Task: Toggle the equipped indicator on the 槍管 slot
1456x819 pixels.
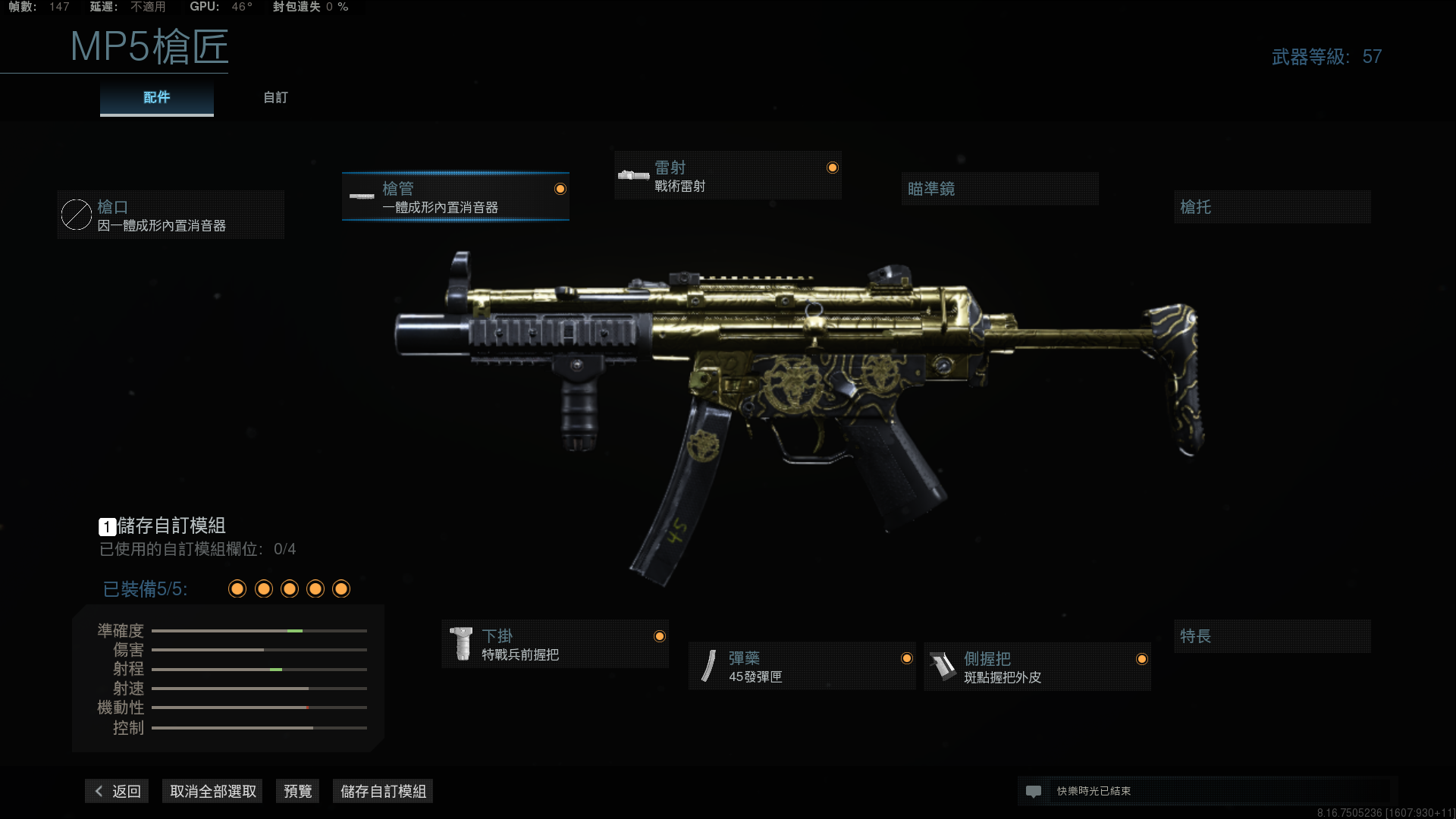Action: (x=560, y=189)
